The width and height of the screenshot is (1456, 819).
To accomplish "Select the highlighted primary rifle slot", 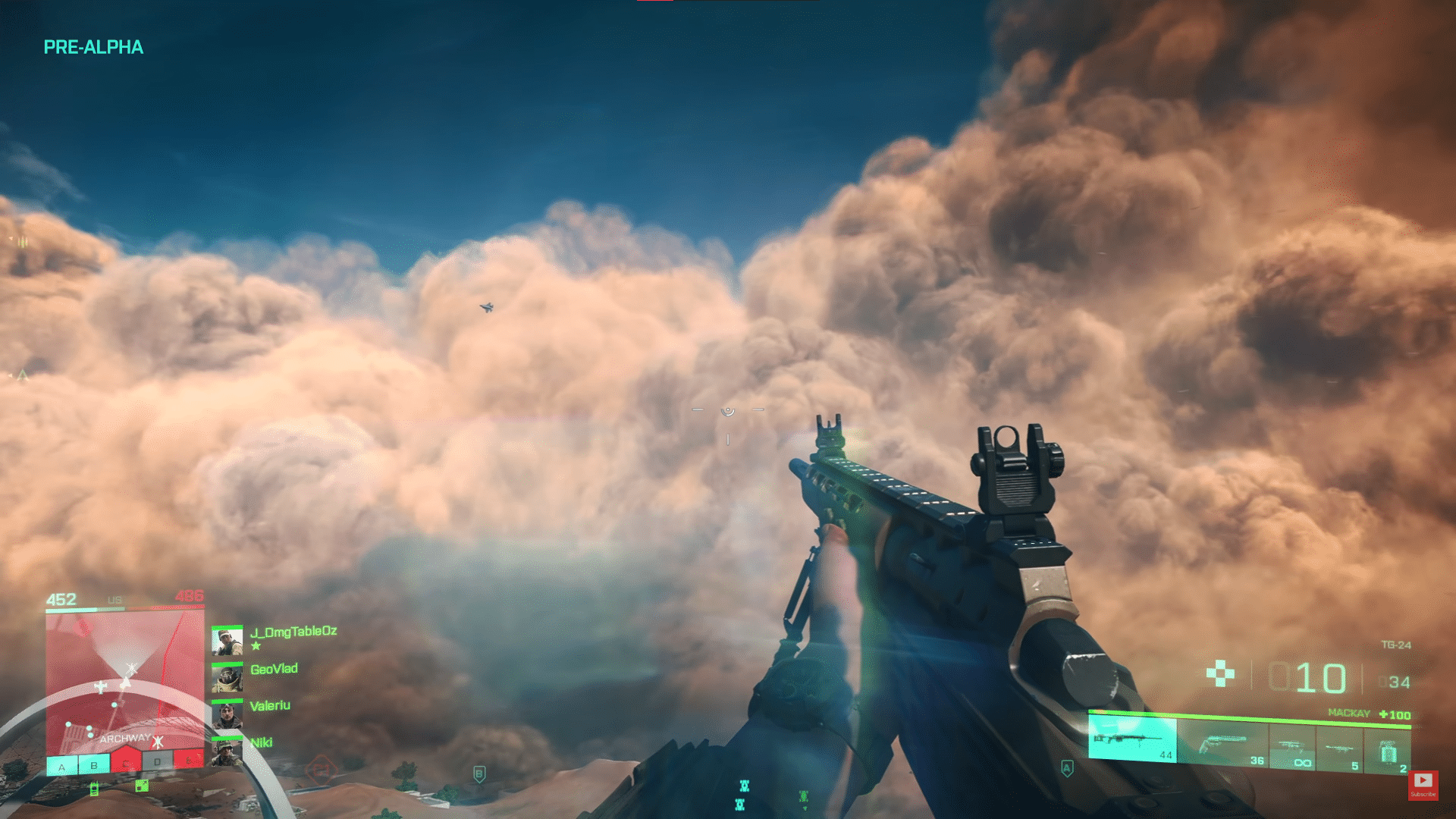I will pos(1132,739).
